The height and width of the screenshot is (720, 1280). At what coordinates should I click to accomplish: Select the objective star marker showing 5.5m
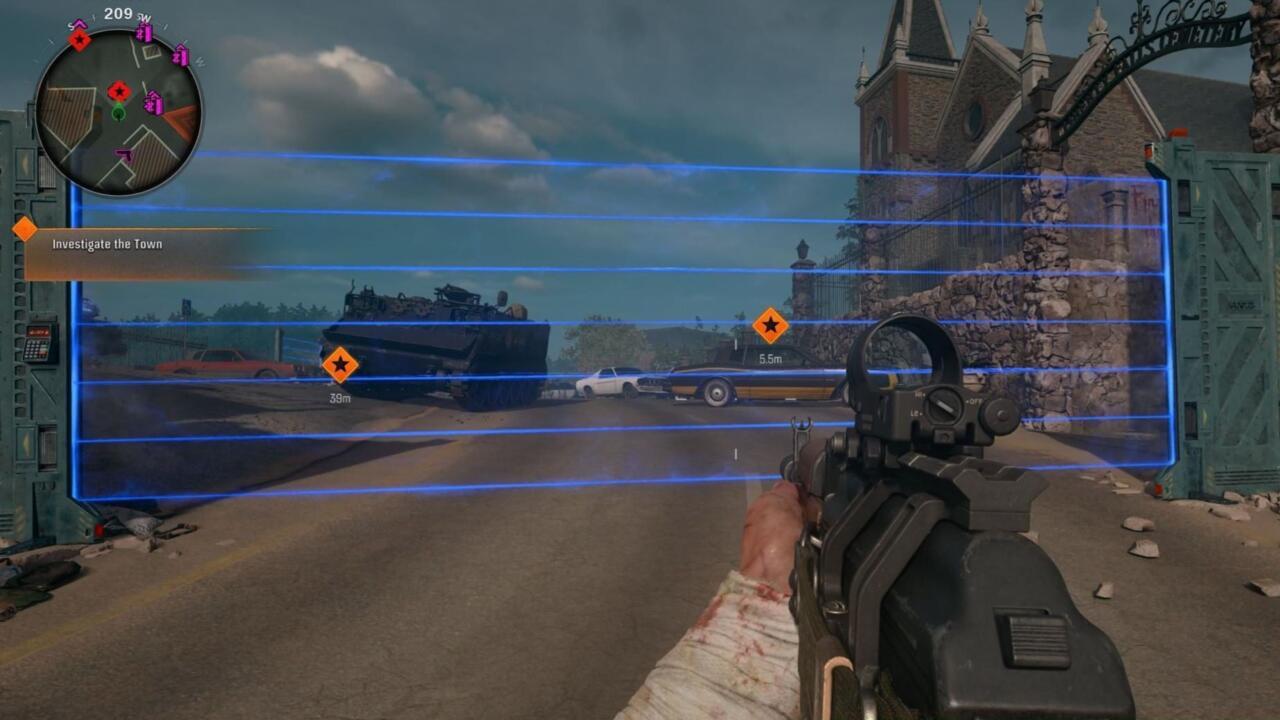770,325
